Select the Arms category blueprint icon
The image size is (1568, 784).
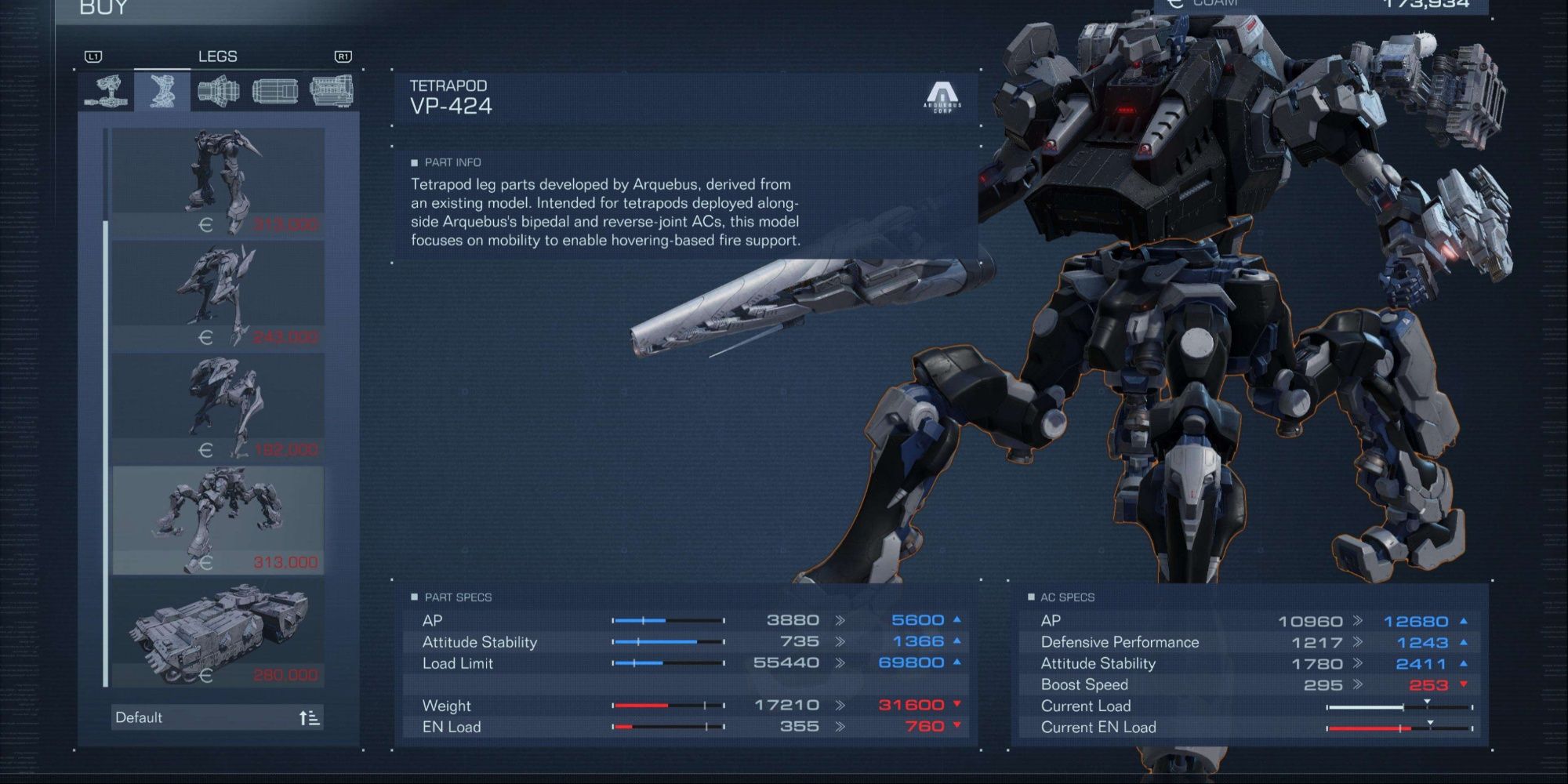click(x=110, y=89)
